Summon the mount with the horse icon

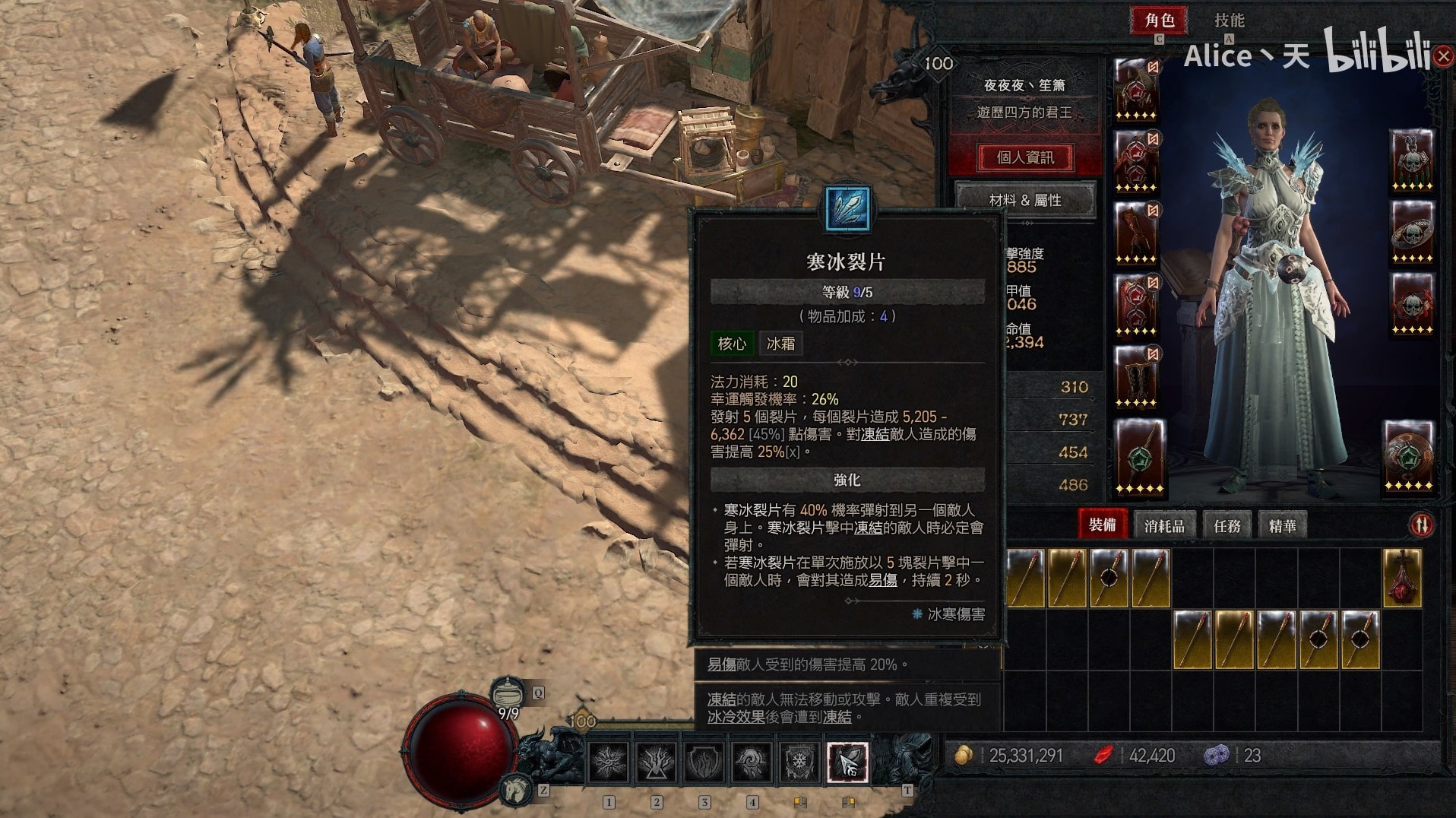(516, 788)
